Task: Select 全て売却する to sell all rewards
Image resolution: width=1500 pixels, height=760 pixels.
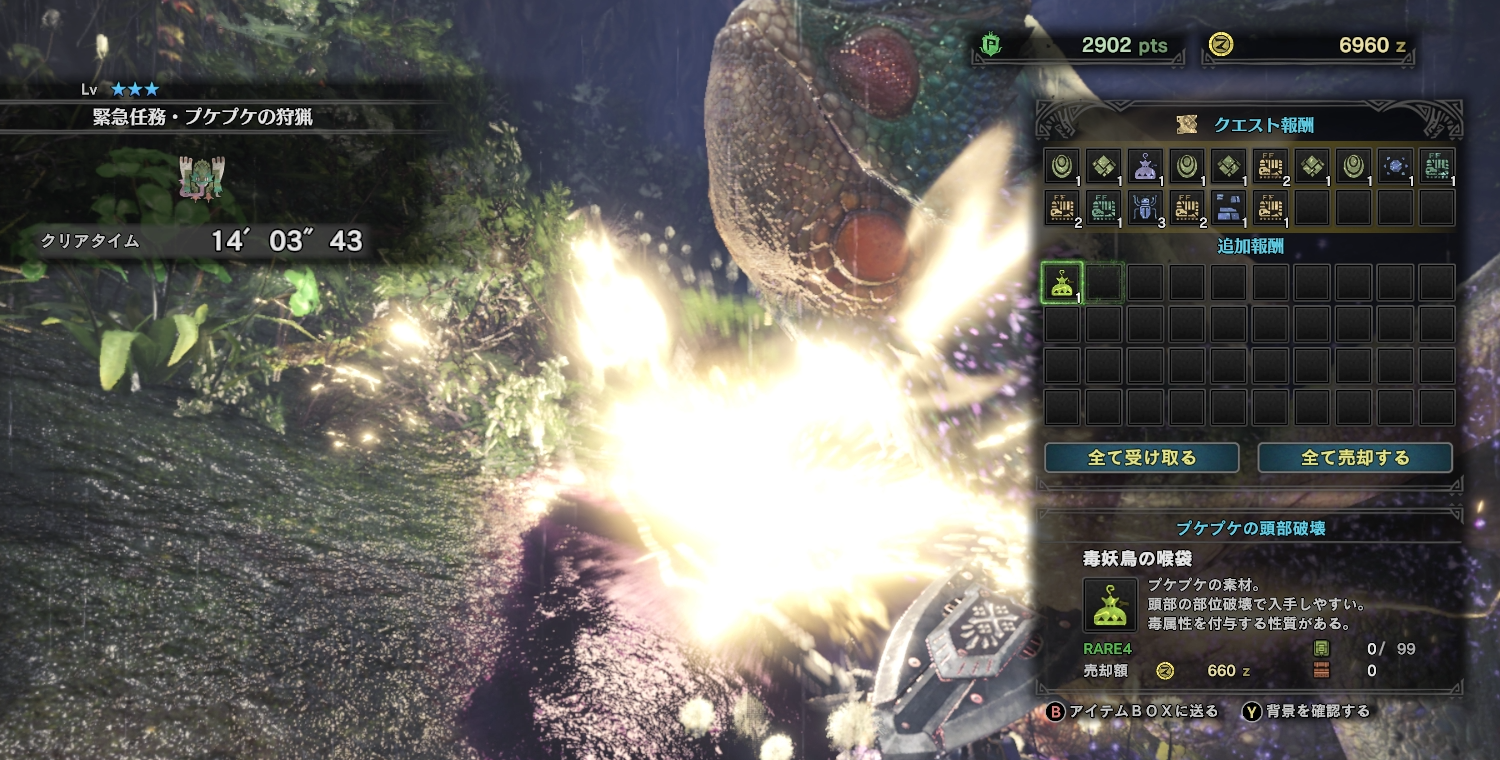Action: point(1354,458)
